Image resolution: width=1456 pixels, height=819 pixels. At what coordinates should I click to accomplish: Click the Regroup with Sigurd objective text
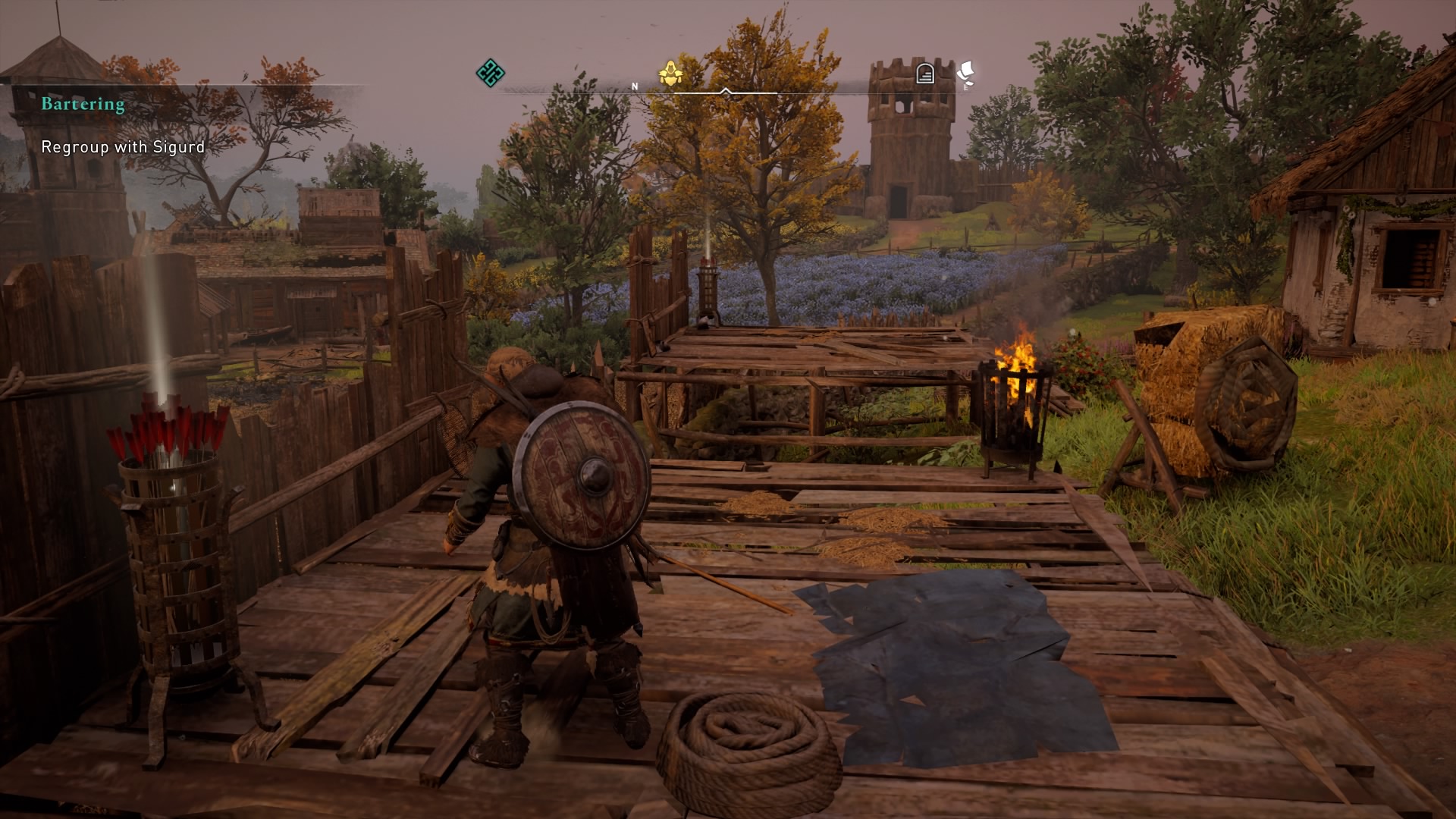click(x=121, y=148)
